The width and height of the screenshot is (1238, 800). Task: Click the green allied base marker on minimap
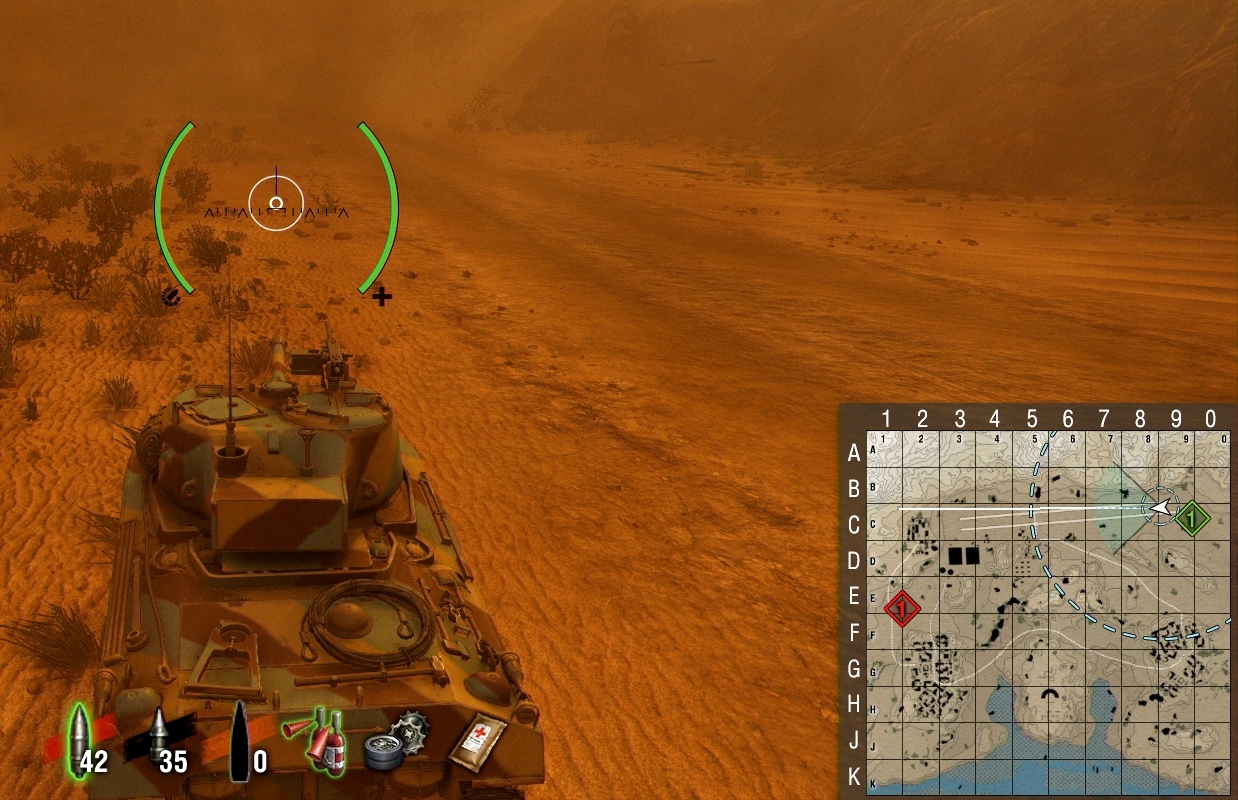pyautogui.click(x=1191, y=519)
